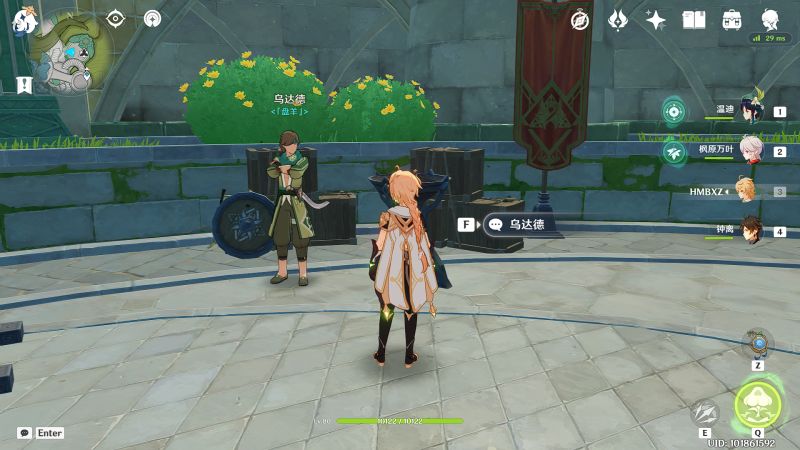Activate the Elemental Skill icon
The image size is (800, 450).
(705, 412)
